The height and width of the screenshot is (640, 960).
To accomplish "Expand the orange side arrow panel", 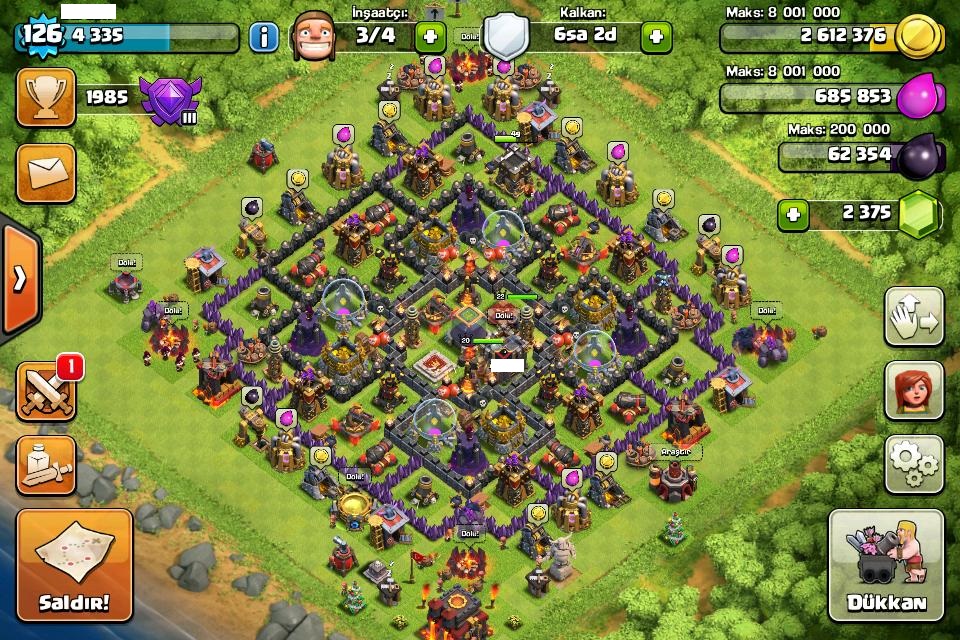I will (x=18, y=278).
